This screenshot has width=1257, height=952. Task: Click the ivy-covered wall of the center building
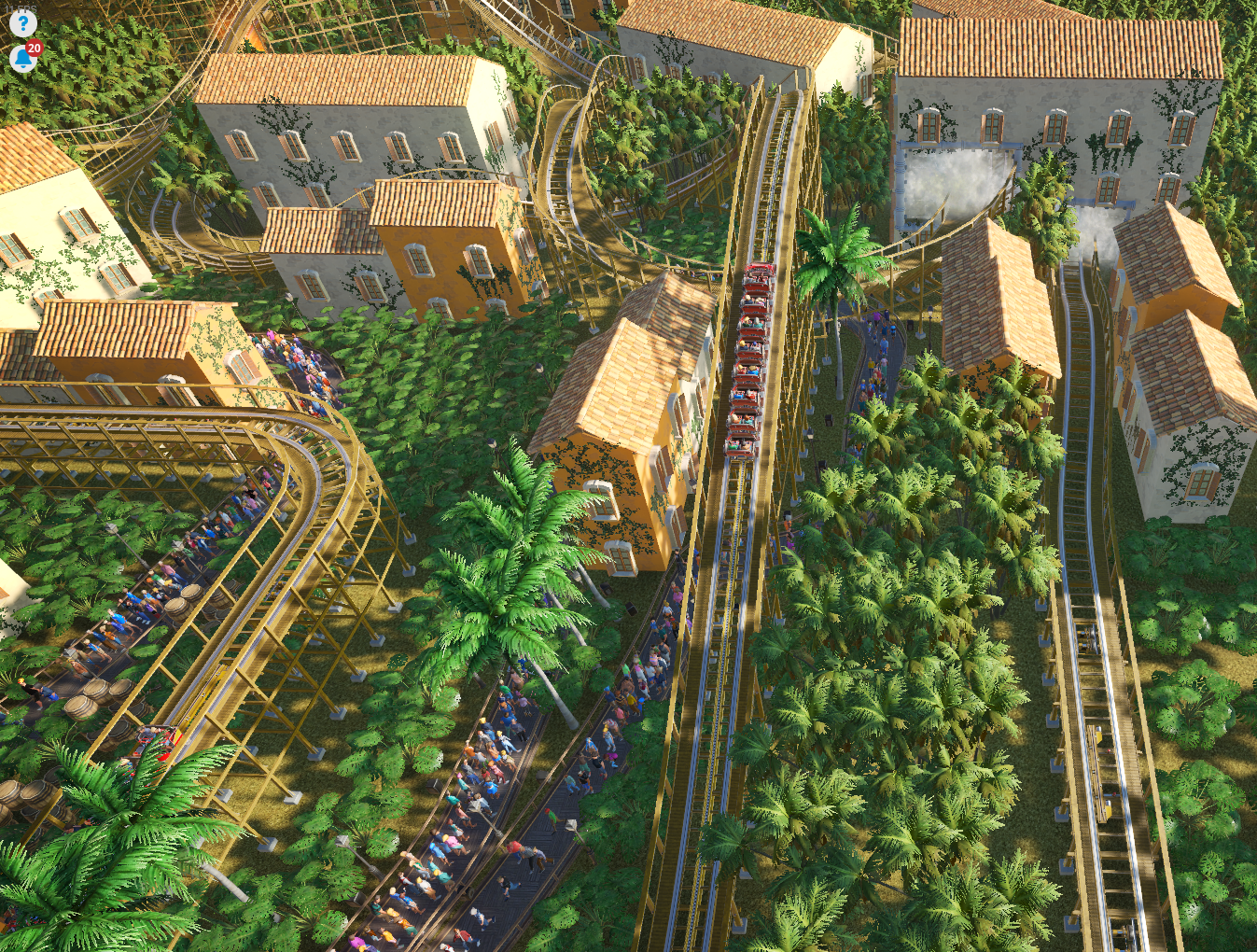pos(621,504)
